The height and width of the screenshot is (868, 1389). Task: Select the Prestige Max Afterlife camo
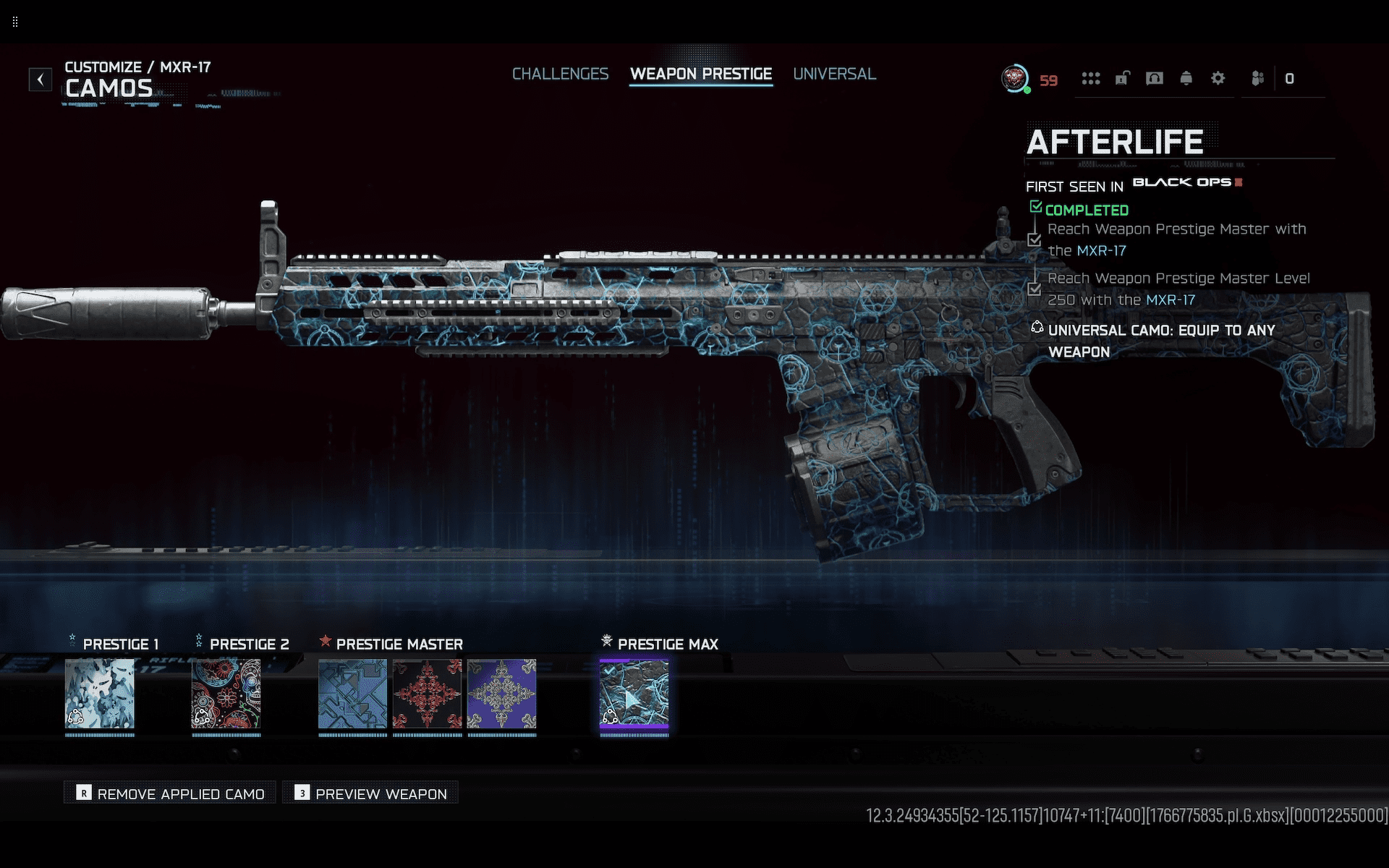[x=634, y=693]
